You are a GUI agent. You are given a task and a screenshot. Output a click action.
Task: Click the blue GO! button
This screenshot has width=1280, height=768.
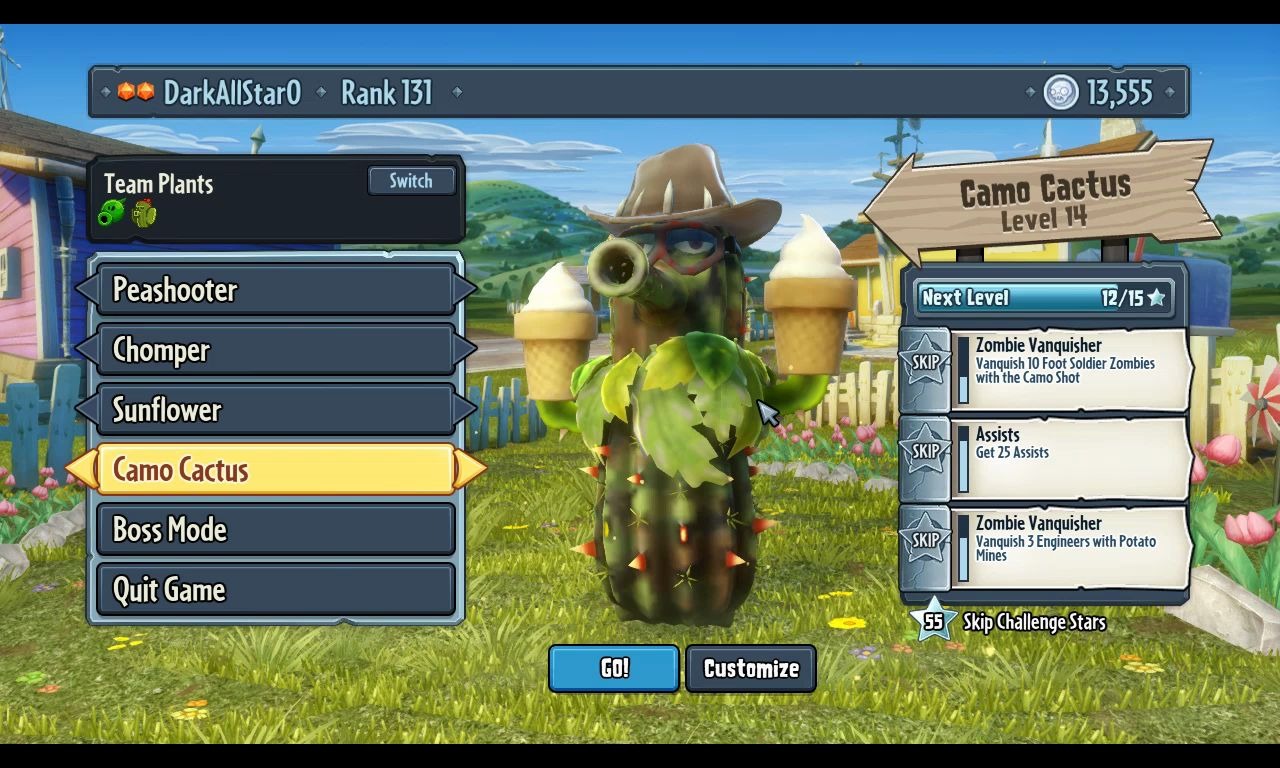(x=614, y=668)
